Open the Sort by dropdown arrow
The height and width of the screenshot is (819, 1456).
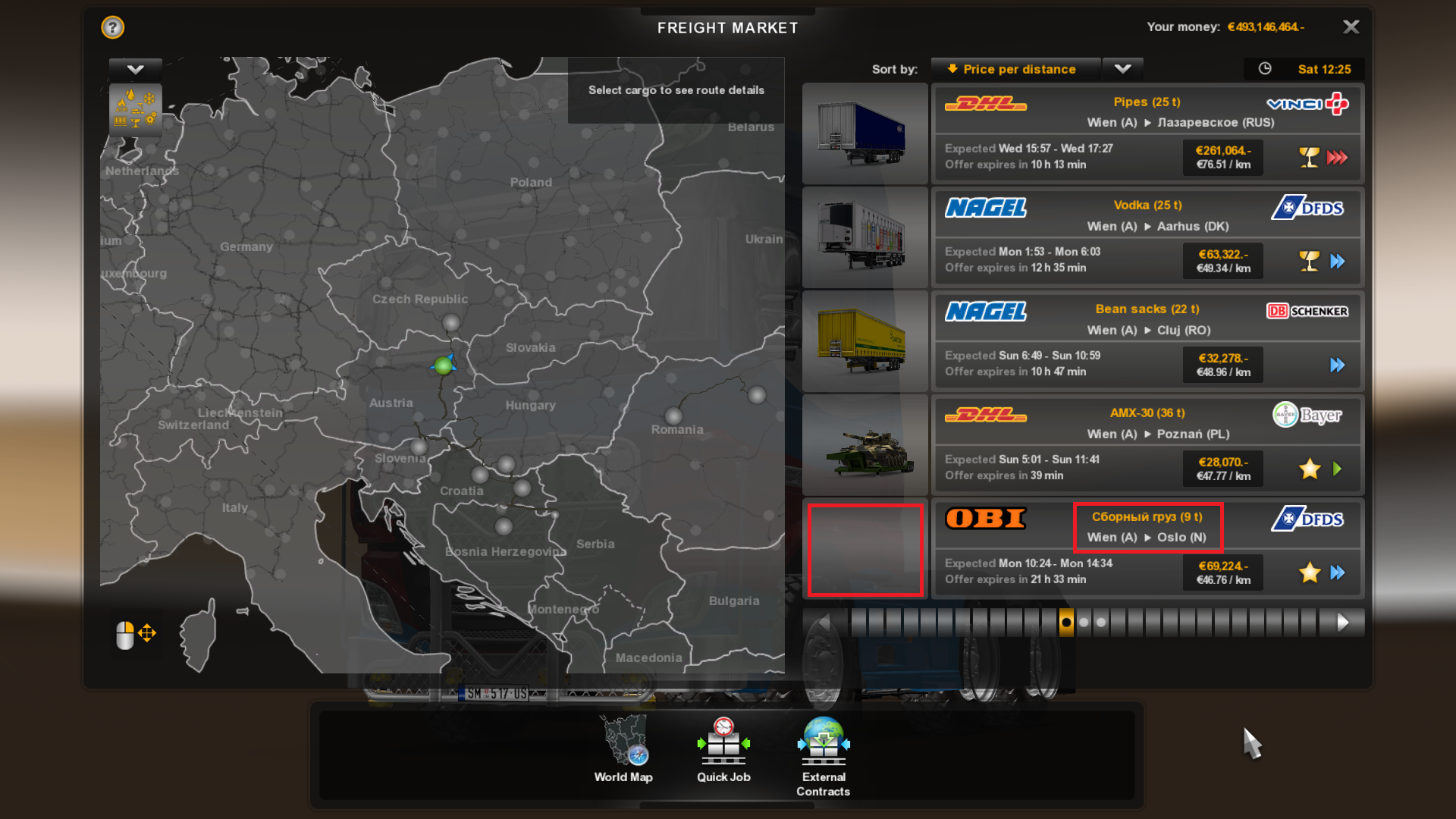[x=1122, y=69]
